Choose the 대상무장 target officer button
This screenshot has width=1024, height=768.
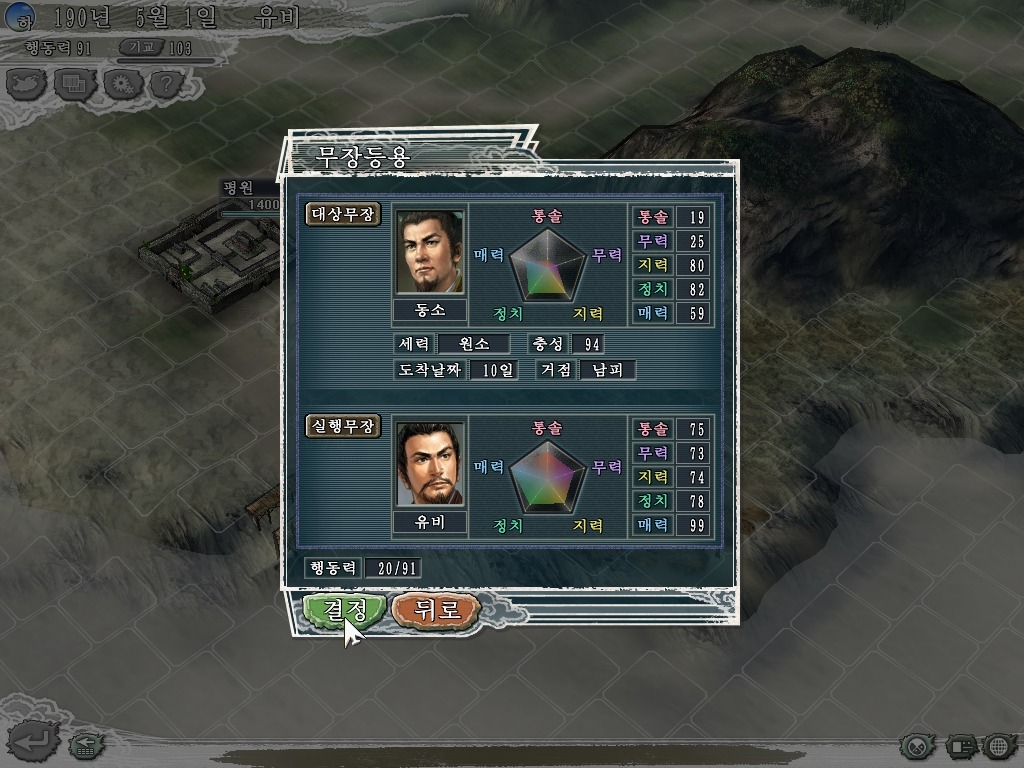343,215
